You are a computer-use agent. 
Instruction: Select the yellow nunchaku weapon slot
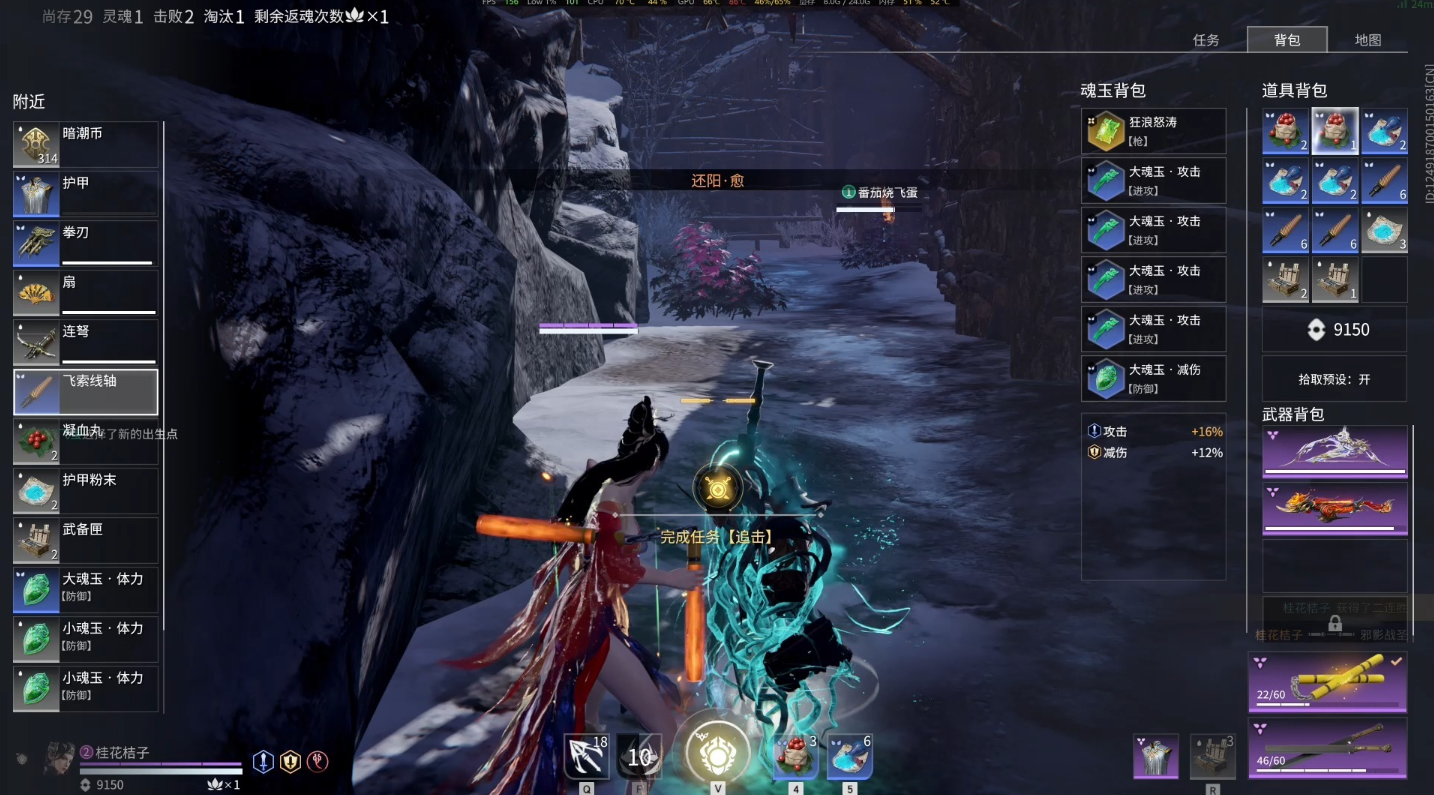tap(1327, 680)
